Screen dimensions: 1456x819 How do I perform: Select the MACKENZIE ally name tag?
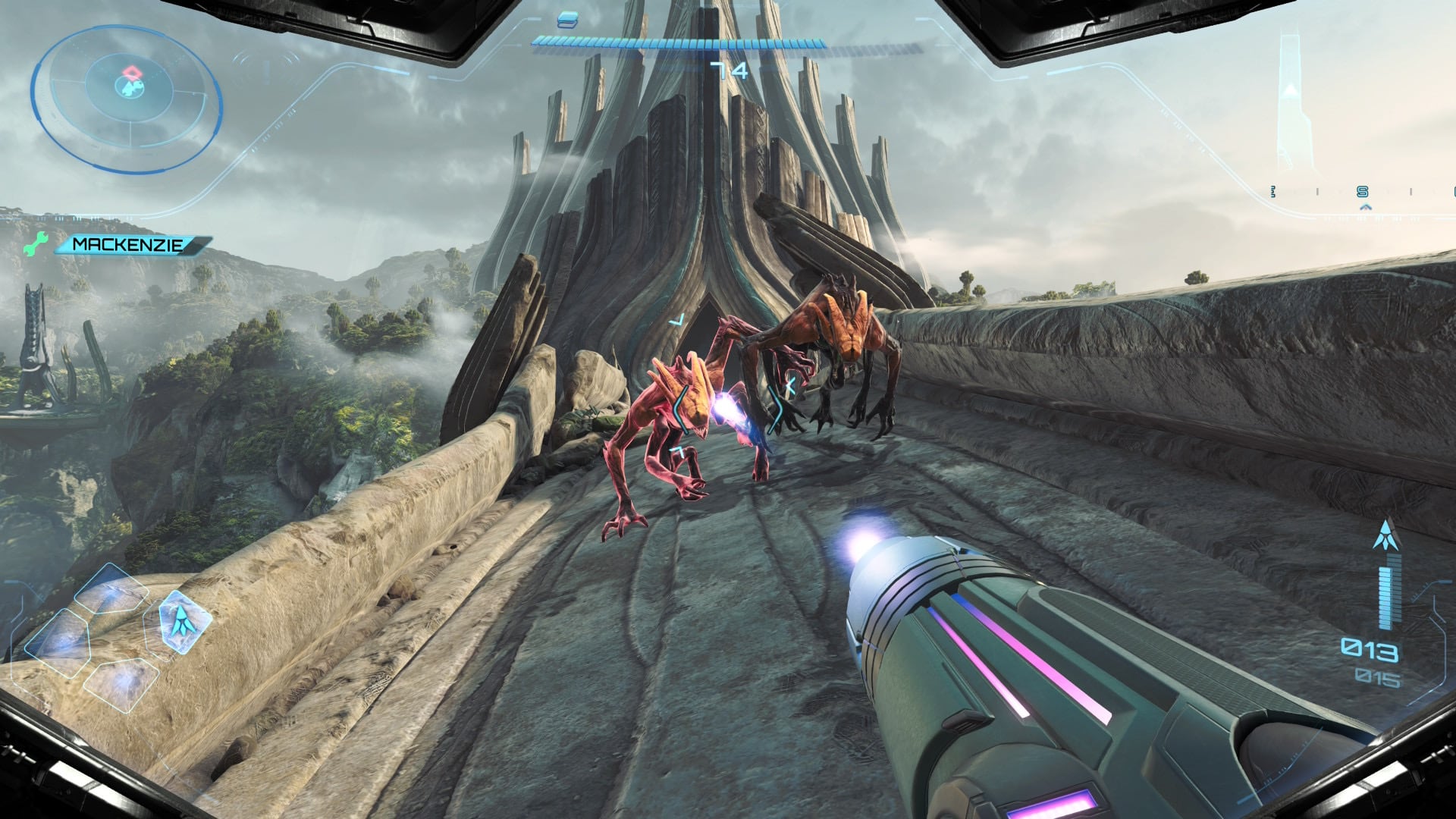(x=130, y=245)
